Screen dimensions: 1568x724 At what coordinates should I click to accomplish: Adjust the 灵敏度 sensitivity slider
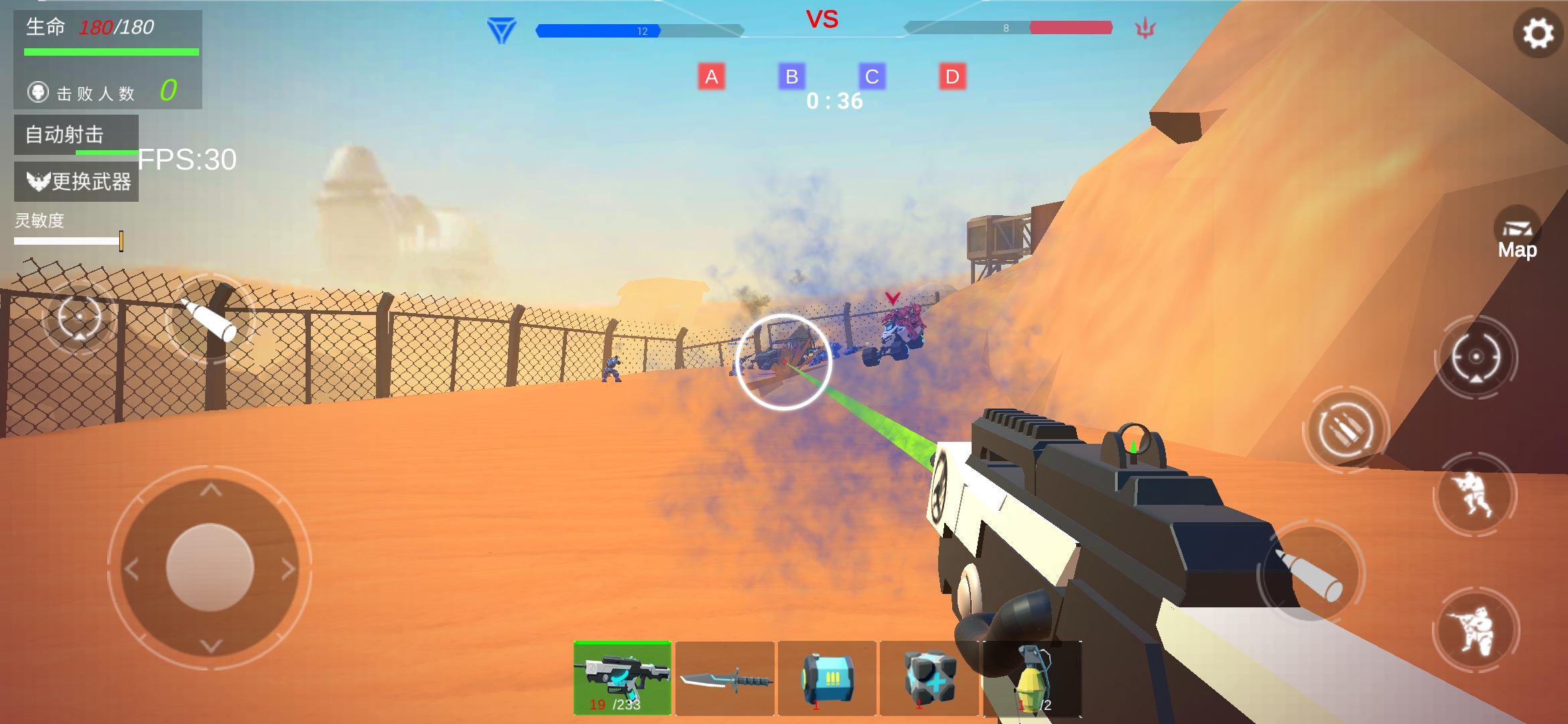point(122,240)
